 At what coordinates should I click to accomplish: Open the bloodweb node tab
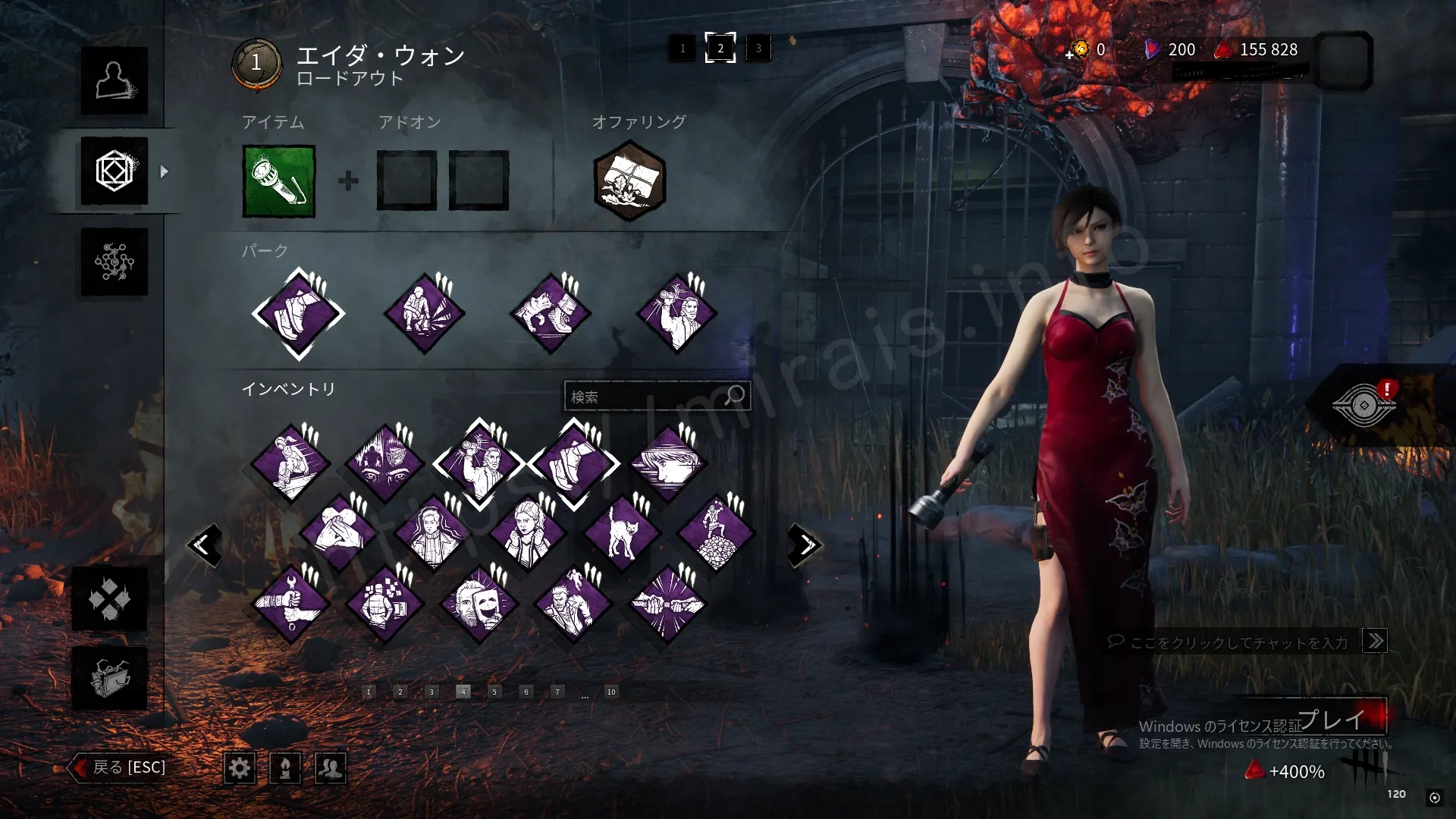(115, 262)
